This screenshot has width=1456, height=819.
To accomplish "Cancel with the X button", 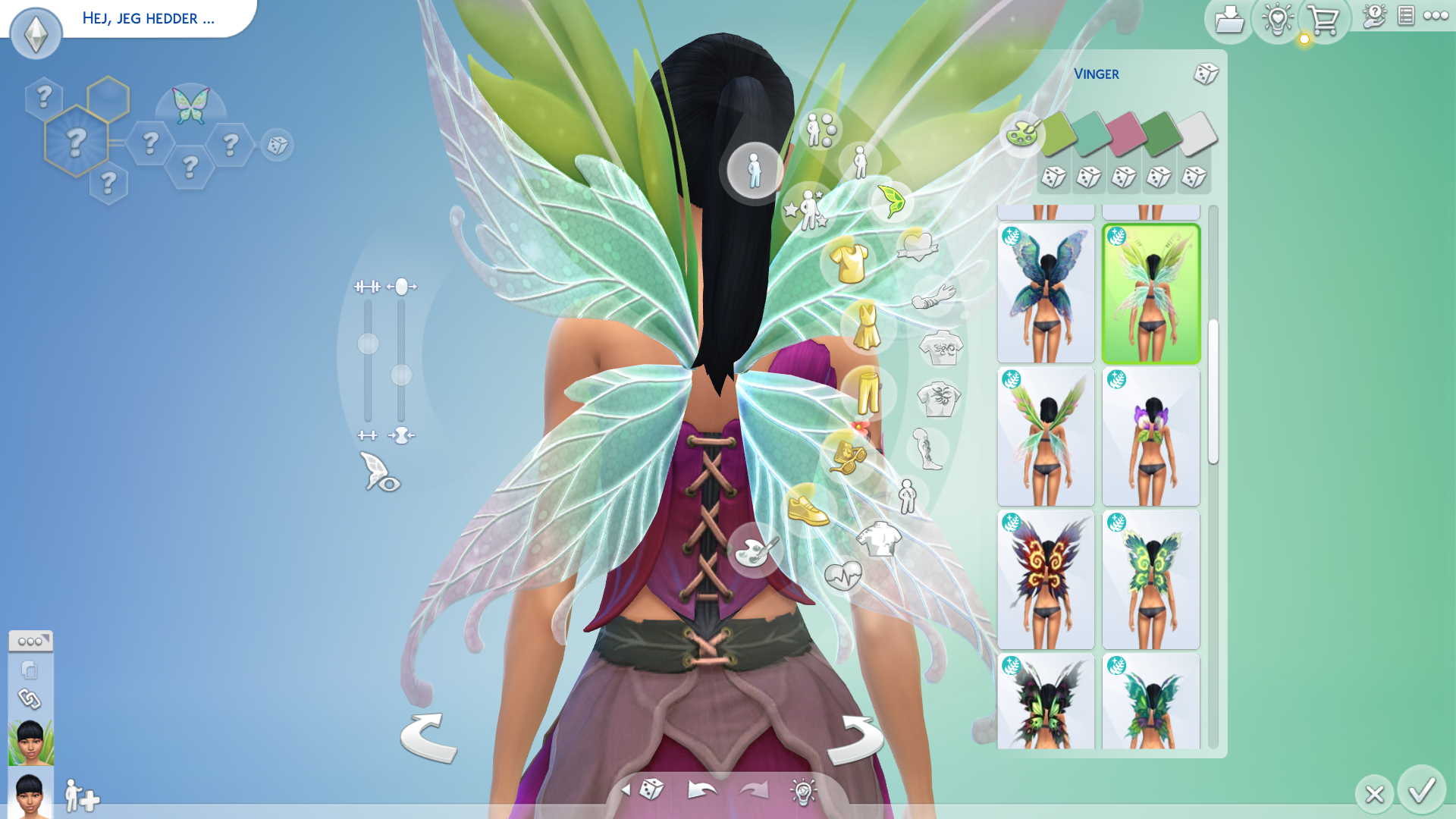I will tap(1374, 794).
